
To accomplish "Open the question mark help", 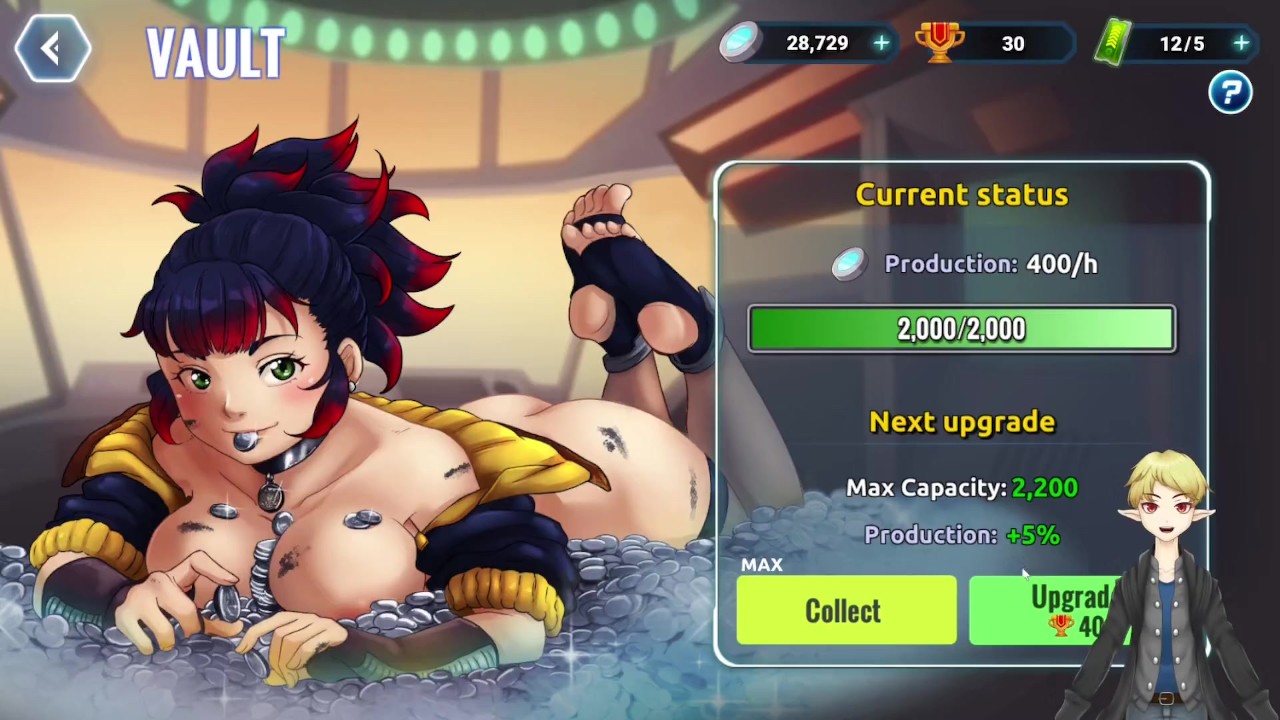I will click(x=1230, y=93).
